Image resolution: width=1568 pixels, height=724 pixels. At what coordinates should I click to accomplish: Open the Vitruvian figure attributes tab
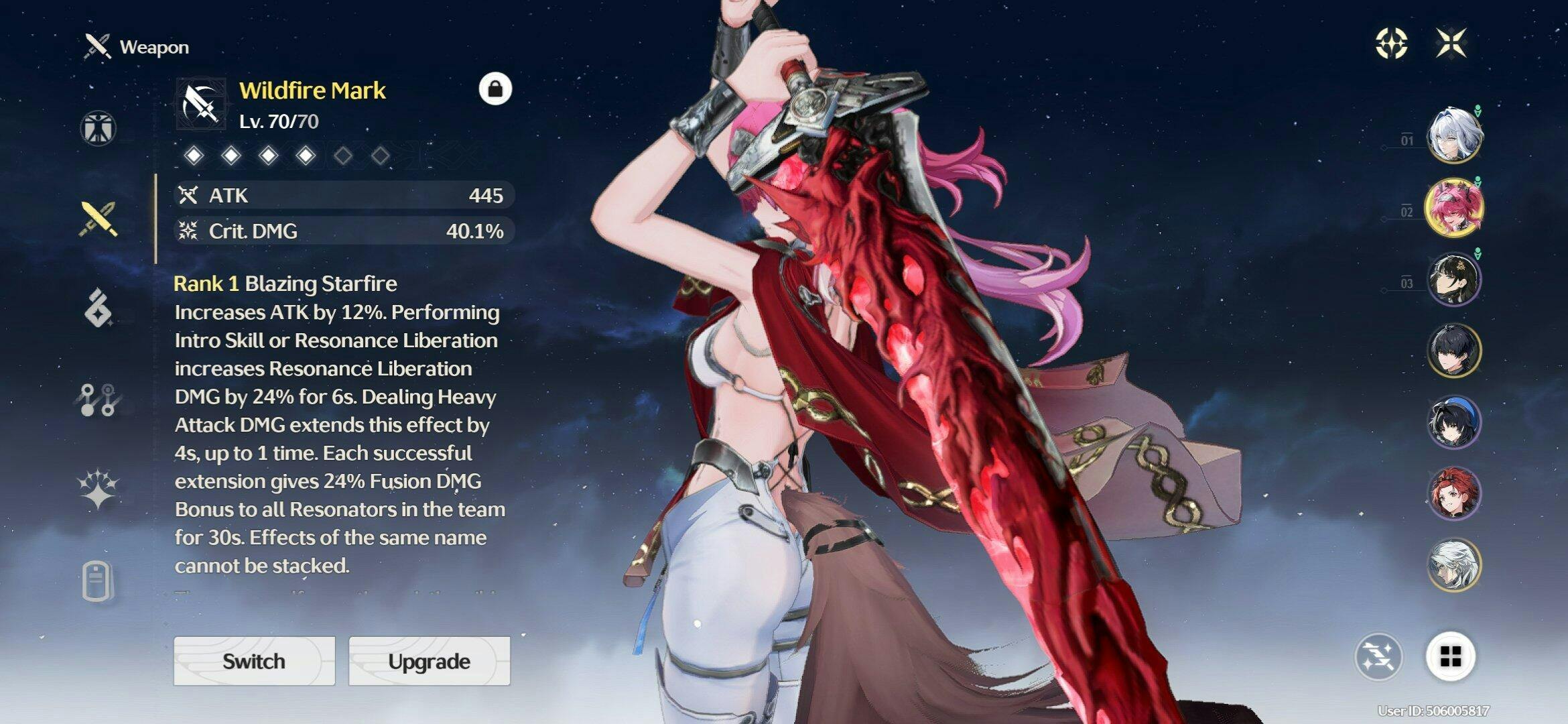(x=99, y=128)
